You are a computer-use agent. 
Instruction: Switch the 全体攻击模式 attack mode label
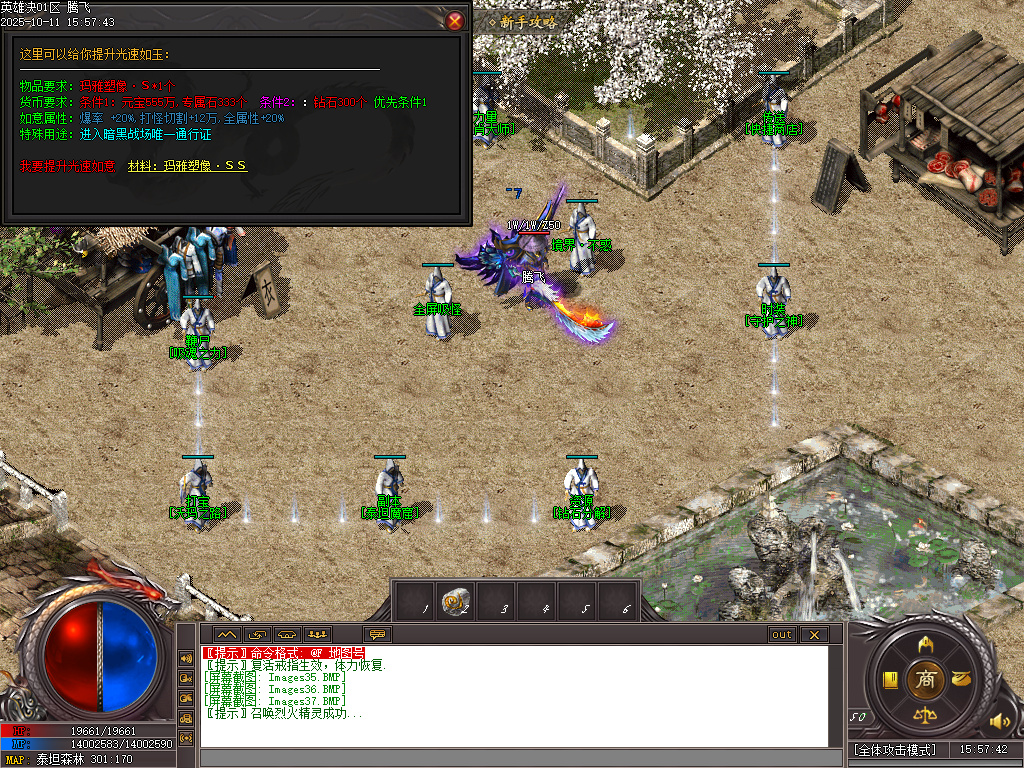(x=895, y=749)
